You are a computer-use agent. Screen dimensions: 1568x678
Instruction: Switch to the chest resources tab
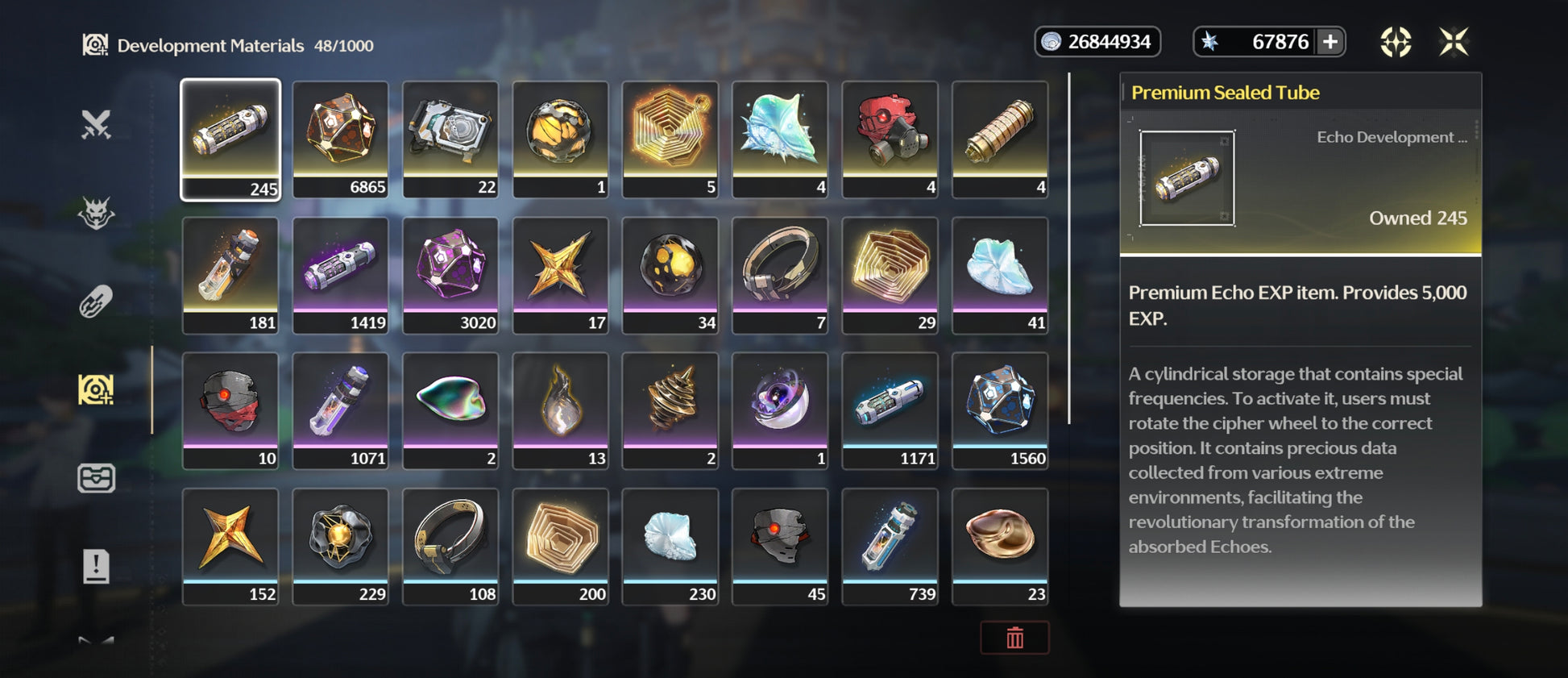(96, 478)
